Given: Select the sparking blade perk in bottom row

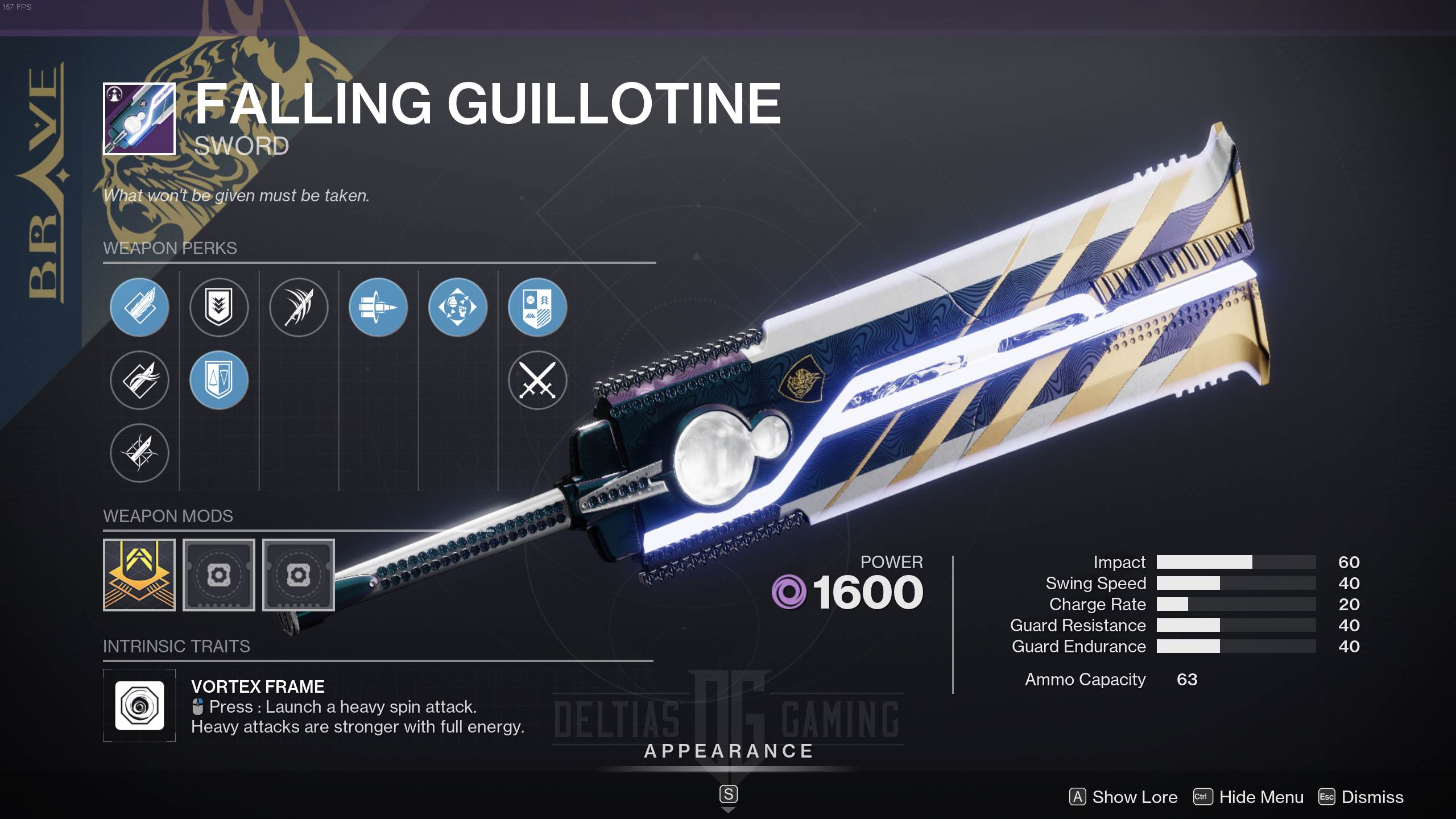Looking at the screenshot, I should click(x=139, y=453).
